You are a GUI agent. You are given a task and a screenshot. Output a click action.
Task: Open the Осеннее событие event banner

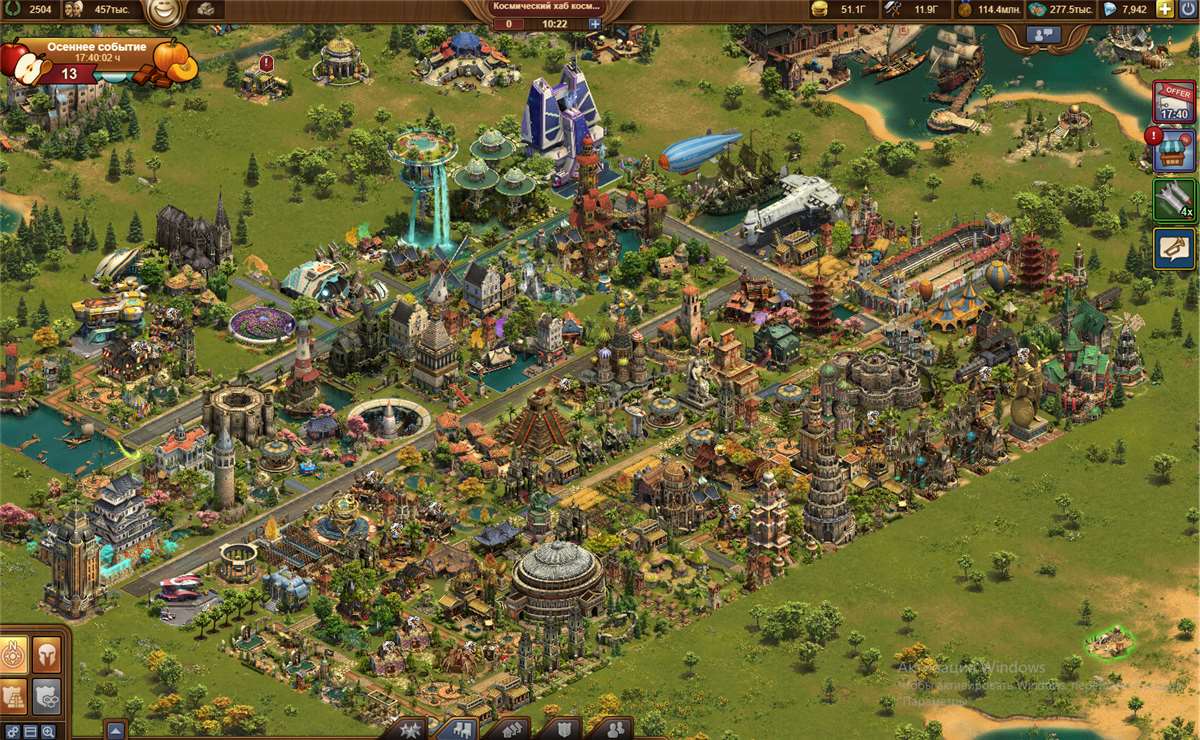pyautogui.click(x=95, y=60)
